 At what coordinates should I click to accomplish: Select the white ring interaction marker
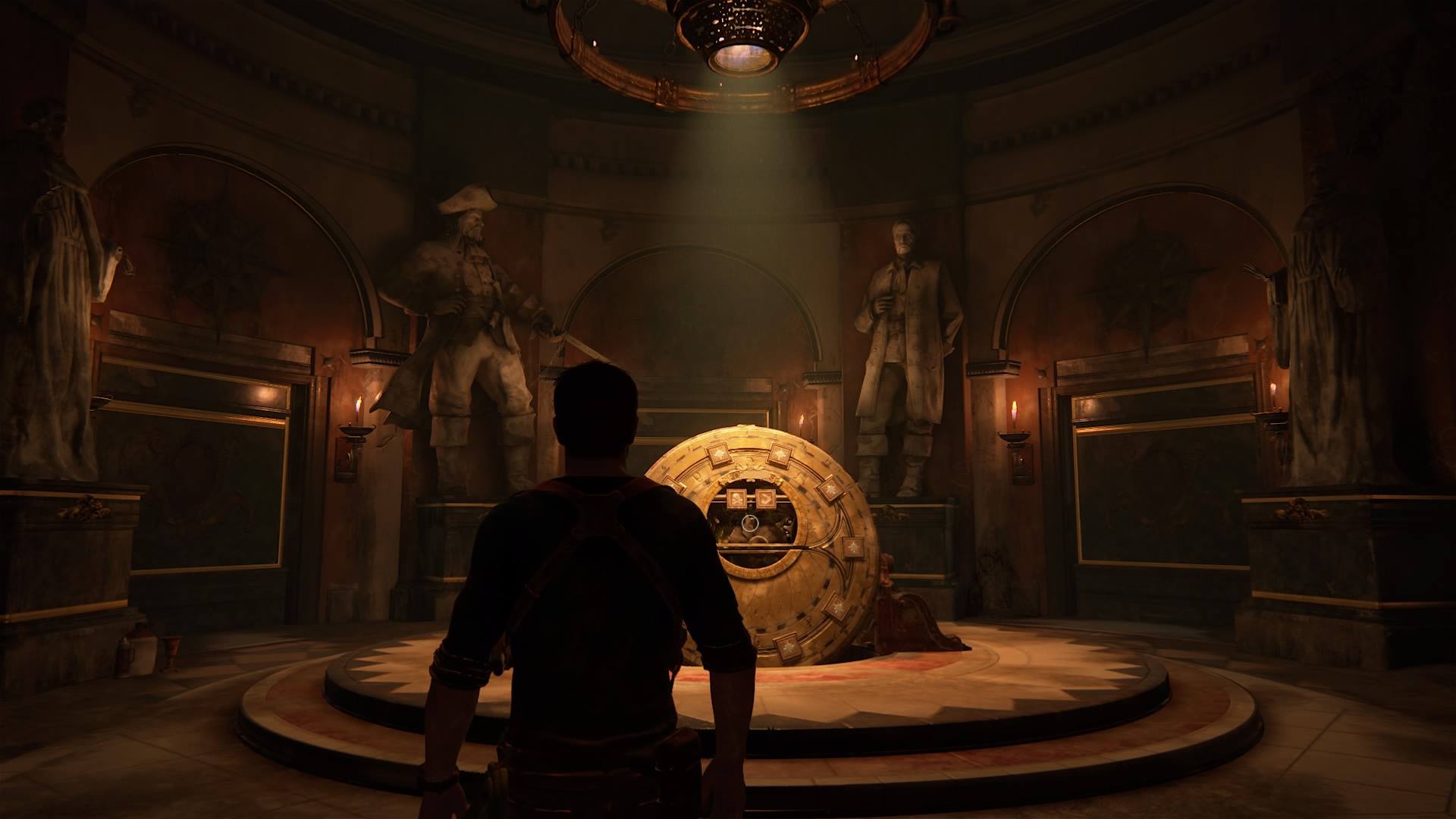[x=750, y=522]
